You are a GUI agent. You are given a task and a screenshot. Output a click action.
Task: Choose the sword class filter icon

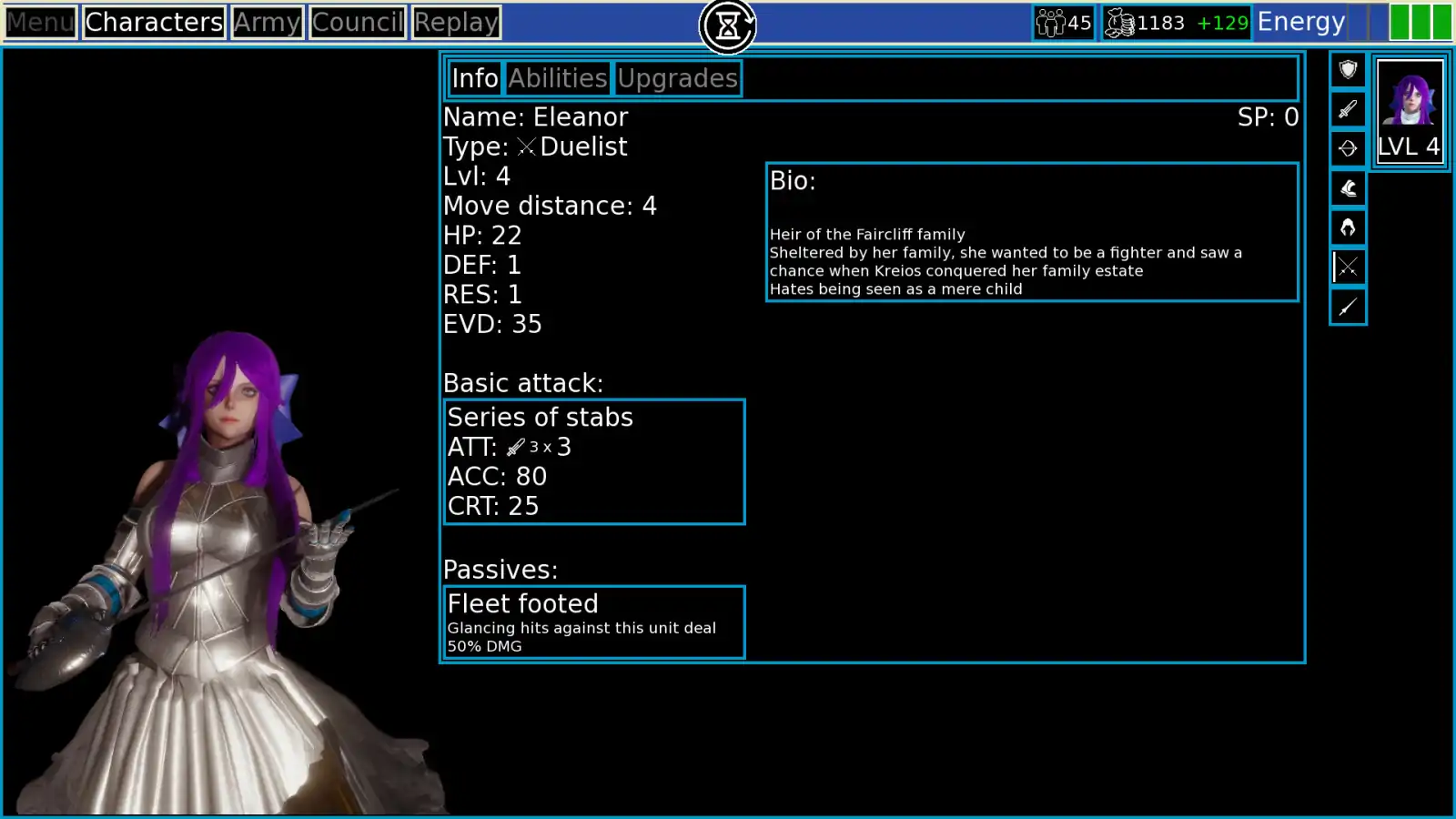pos(1348,109)
